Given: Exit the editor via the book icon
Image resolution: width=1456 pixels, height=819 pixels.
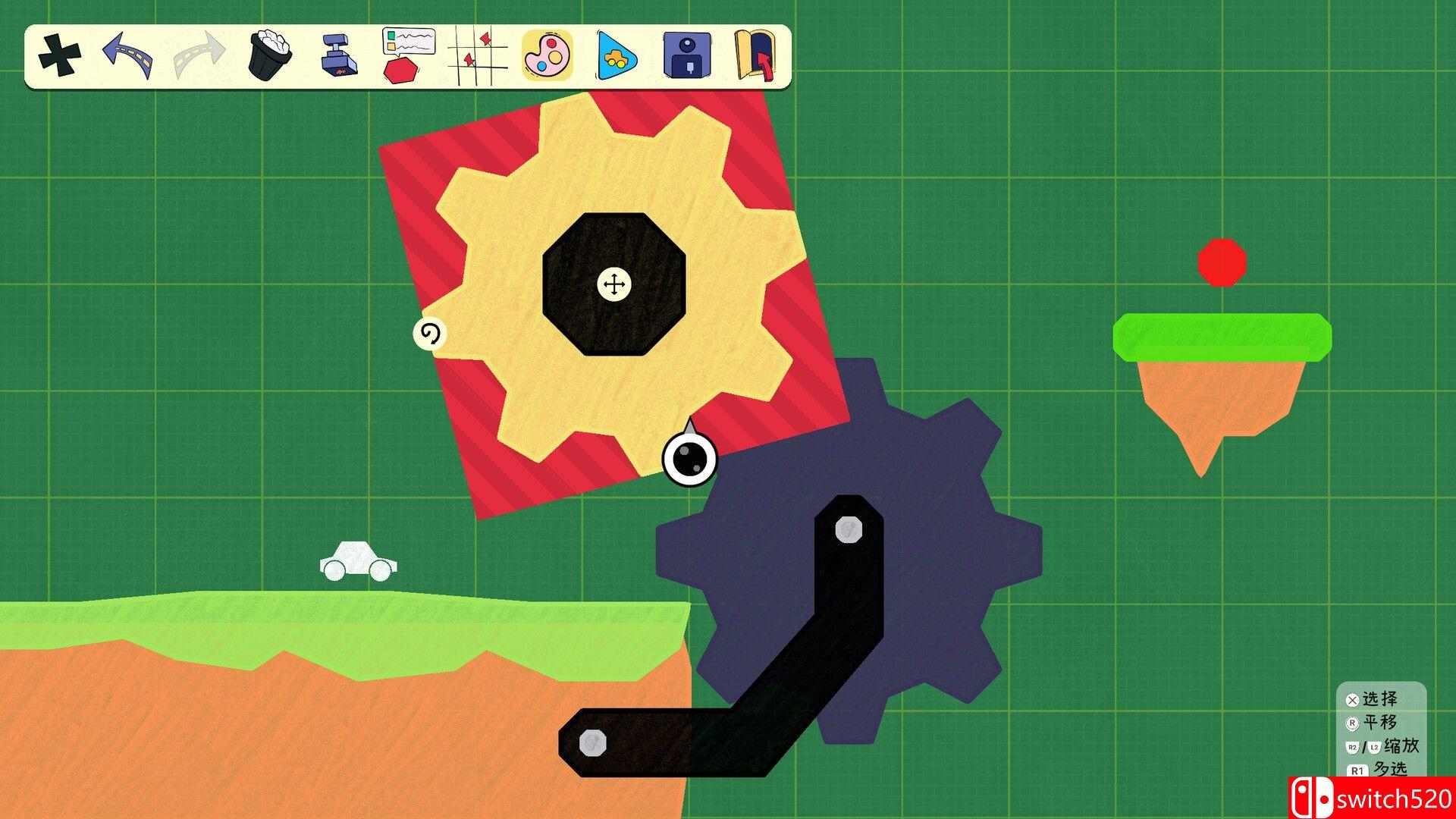Looking at the screenshot, I should coord(755,55).
